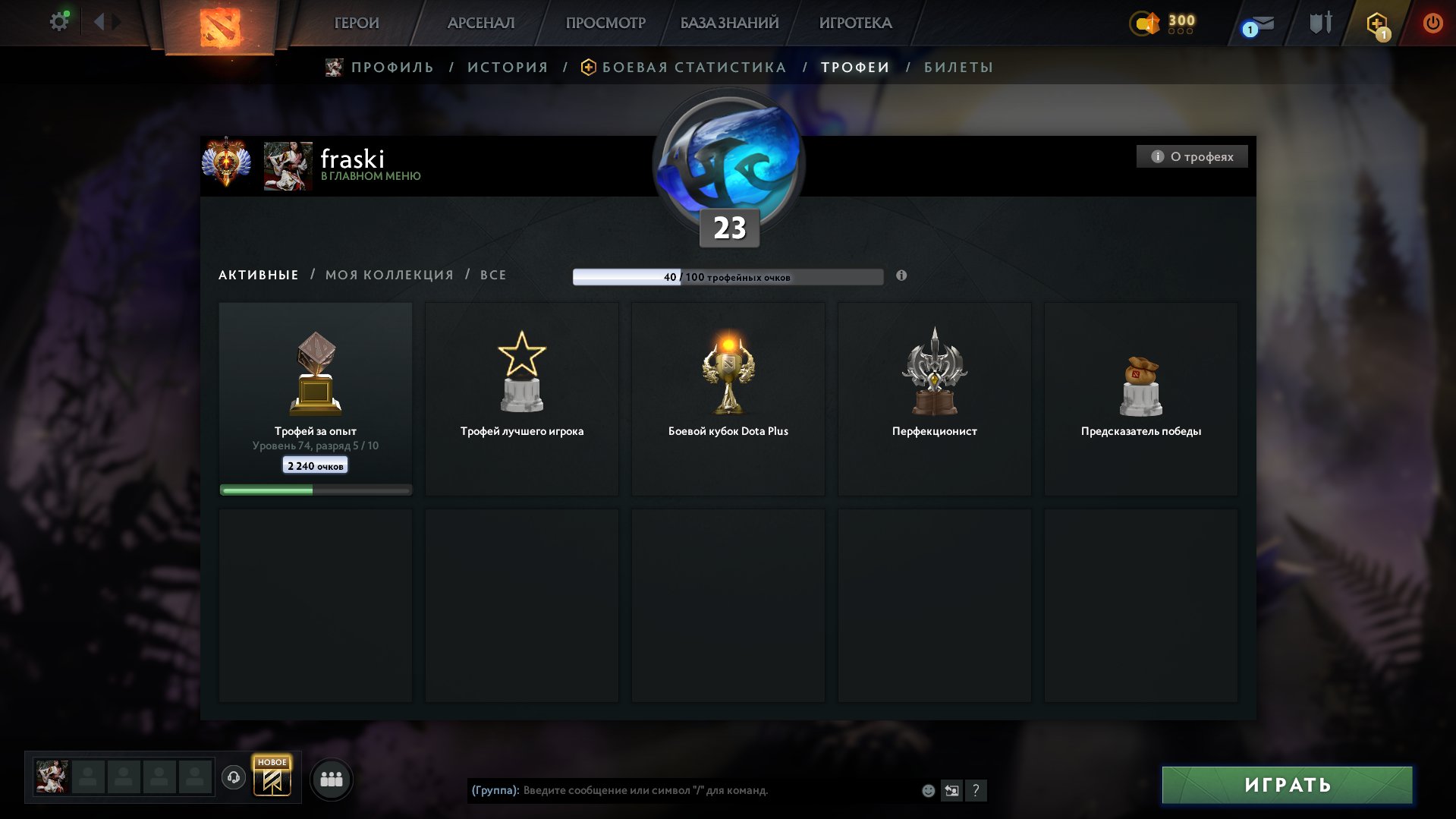Viewport: 1456px width, 819px height.
Task: Switch to the МОЯ КОЛЛЕКЦИЯ filter
Action: [x=390, y=275]
